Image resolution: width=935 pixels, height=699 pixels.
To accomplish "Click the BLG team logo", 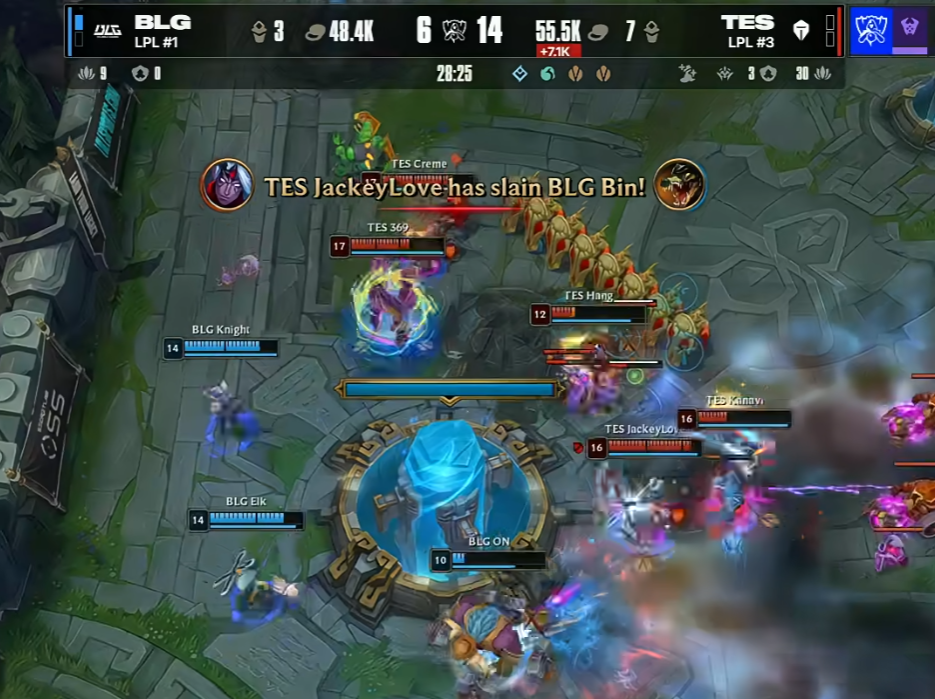I will pos(107,31).
